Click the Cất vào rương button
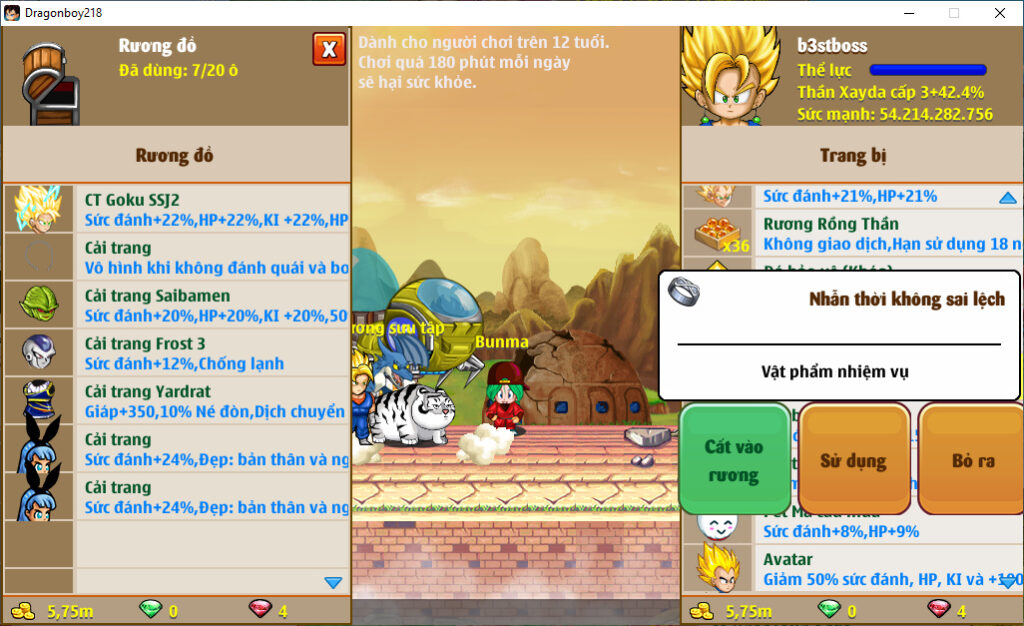Image resolution: width=1024 pixels, height=626 pixels. pyautogui.click(x=734, y=460)
